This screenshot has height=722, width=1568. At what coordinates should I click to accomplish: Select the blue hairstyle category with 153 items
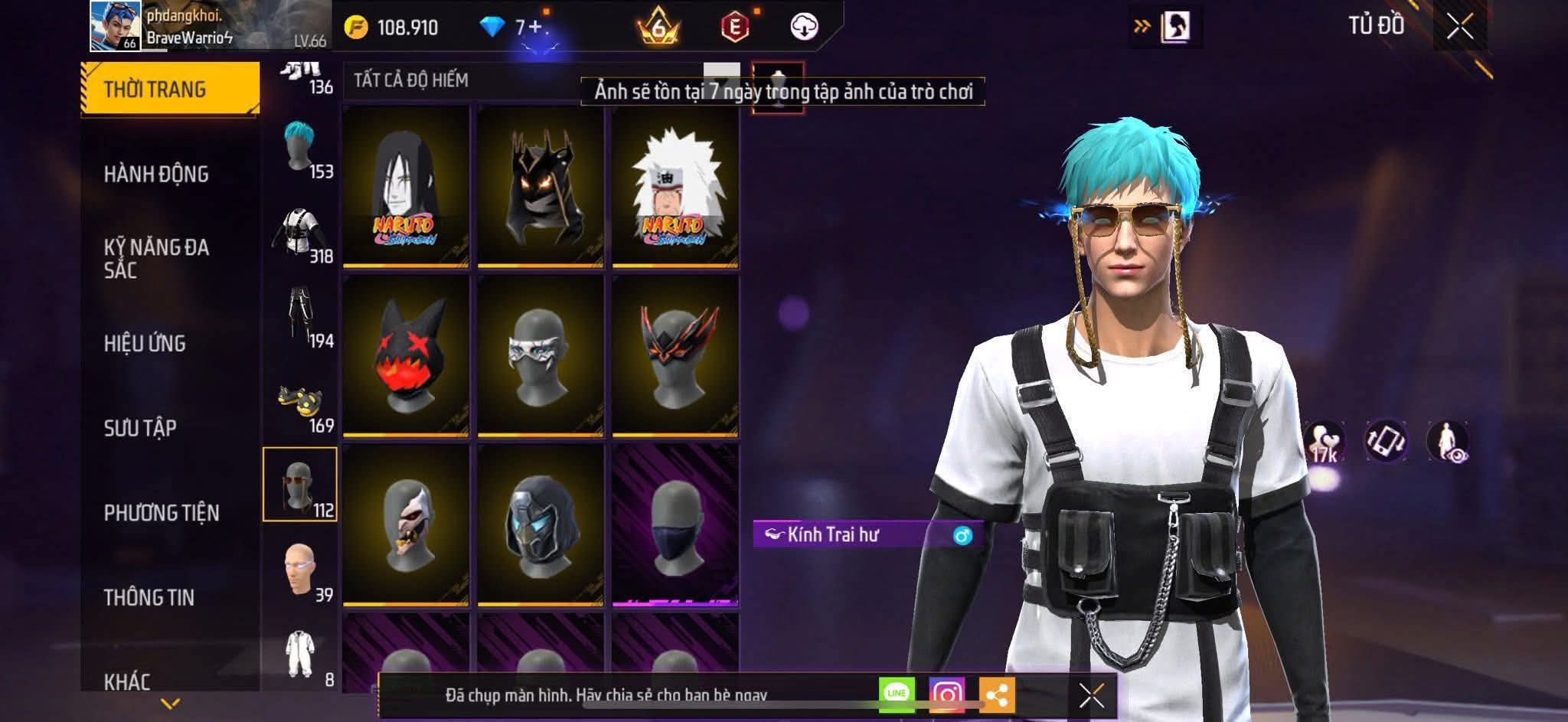[300, 149]
